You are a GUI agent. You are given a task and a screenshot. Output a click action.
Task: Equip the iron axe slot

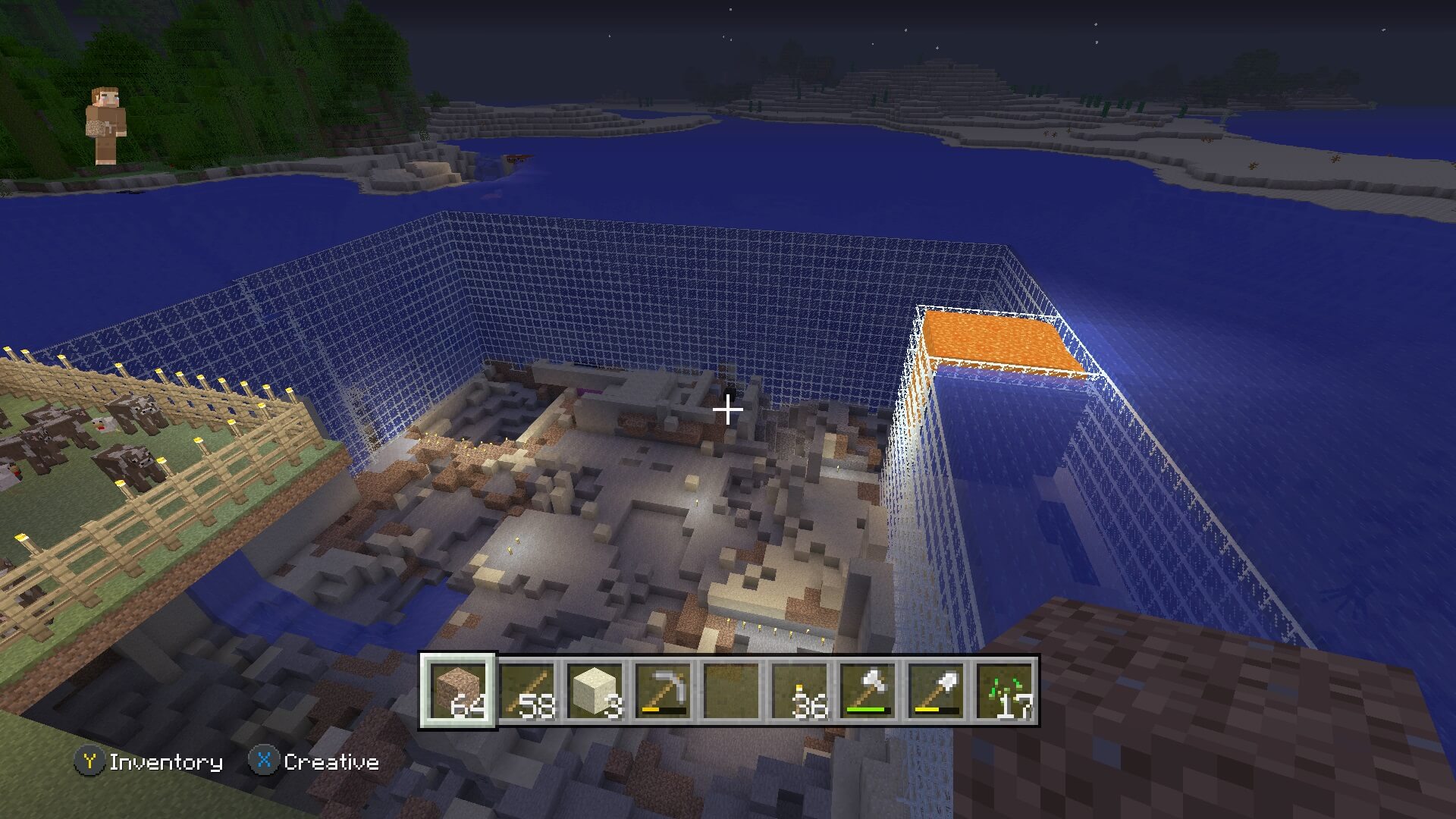(x=867, y=691)
